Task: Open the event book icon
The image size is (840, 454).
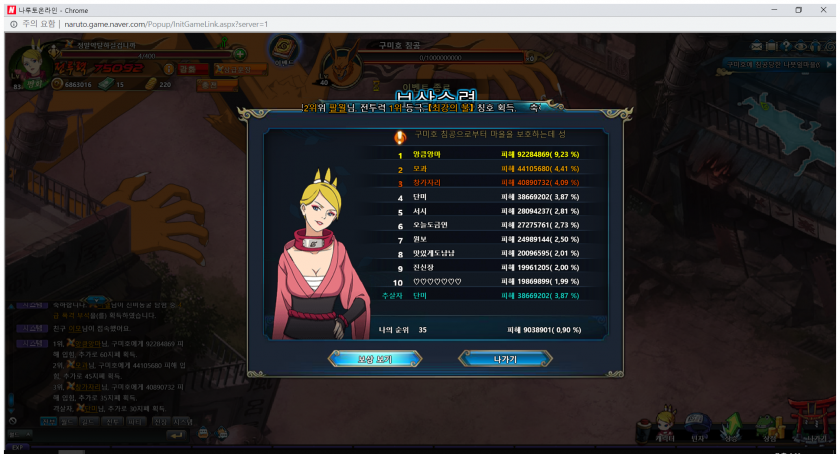Action: coord(284,49)
